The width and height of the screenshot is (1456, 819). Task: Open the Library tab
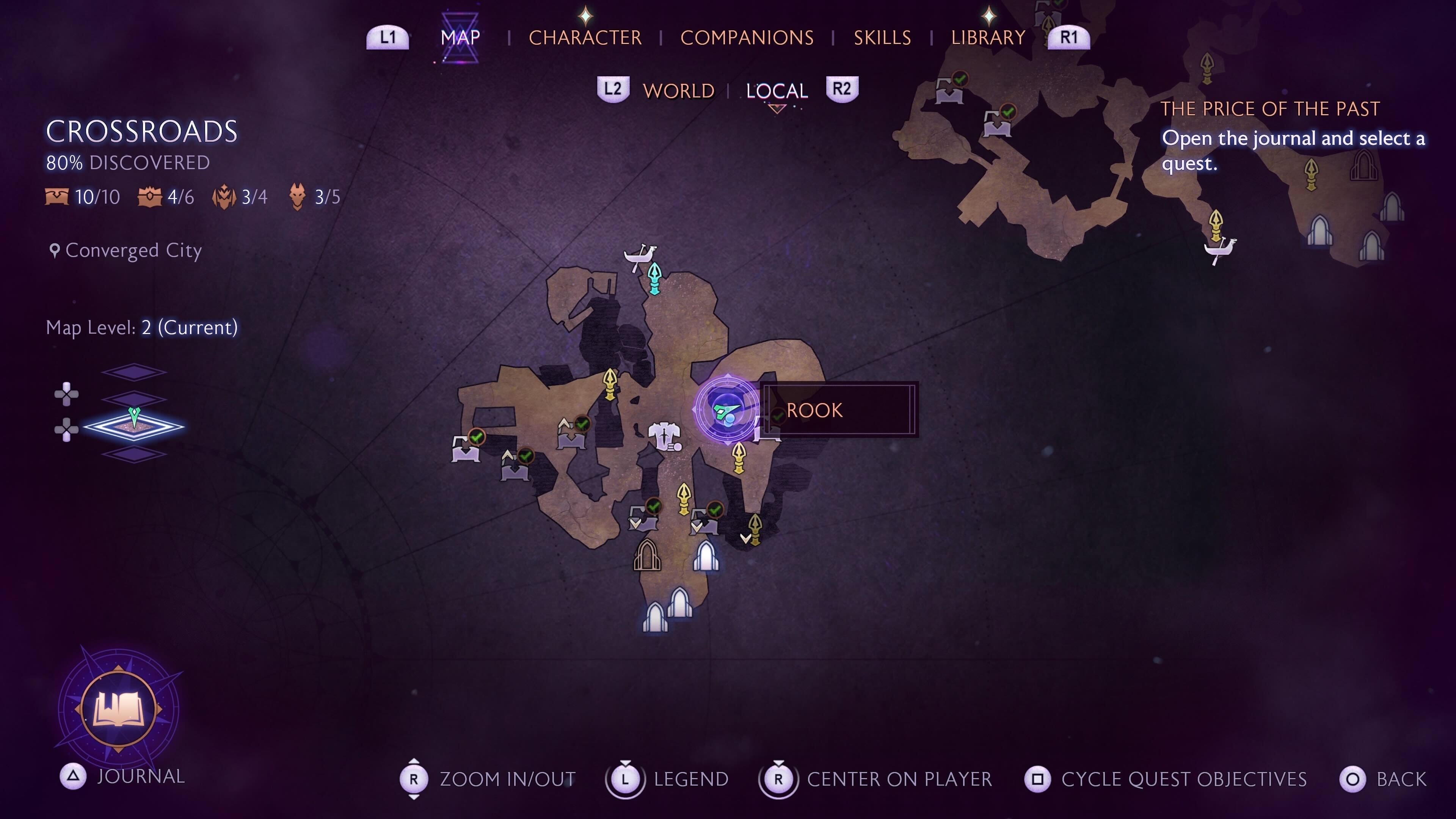click(x=988, y=38)
